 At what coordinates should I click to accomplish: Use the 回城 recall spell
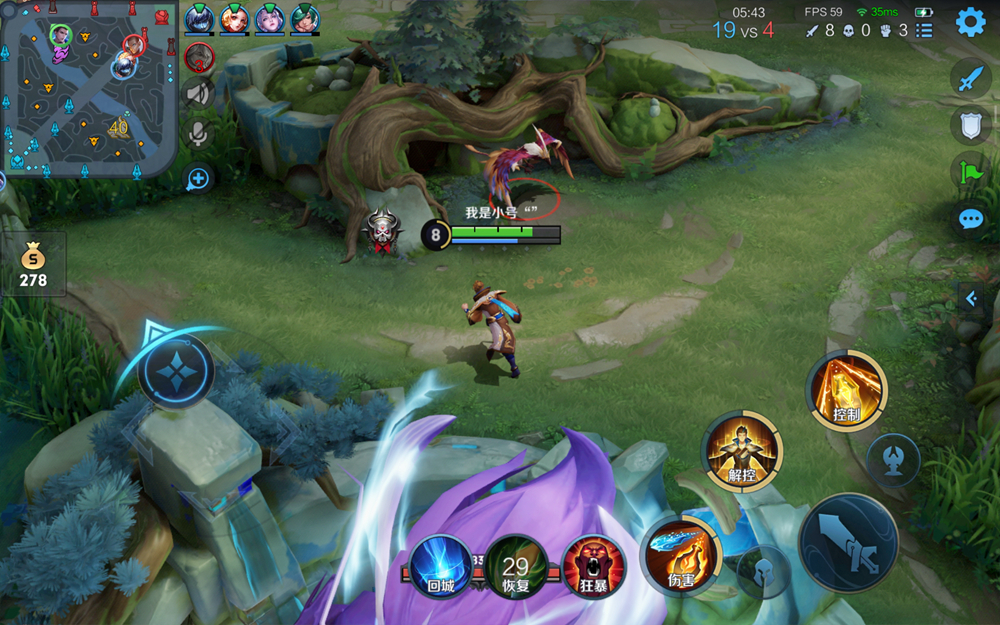[x=440, y=566]
